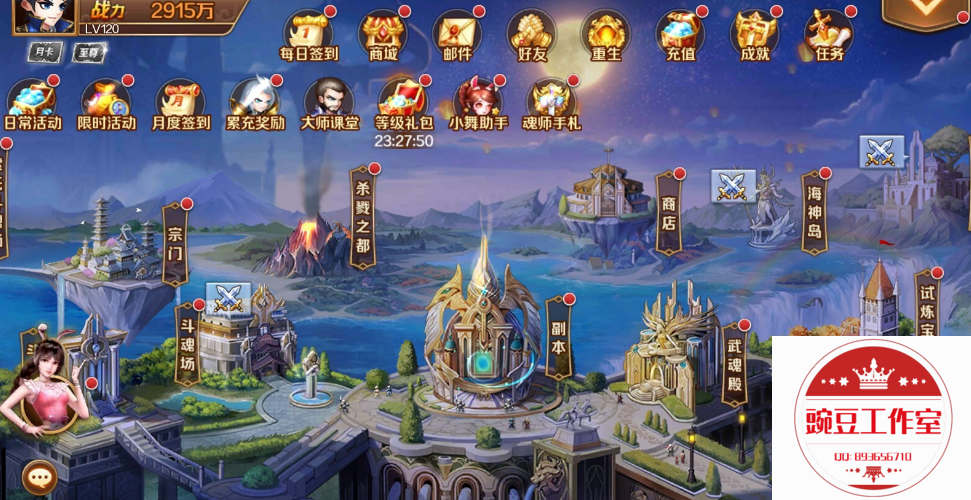The width and height of the screenshot is (971, 500).
Task: Open the 好友 friends icon
Action: coord(531,34)
